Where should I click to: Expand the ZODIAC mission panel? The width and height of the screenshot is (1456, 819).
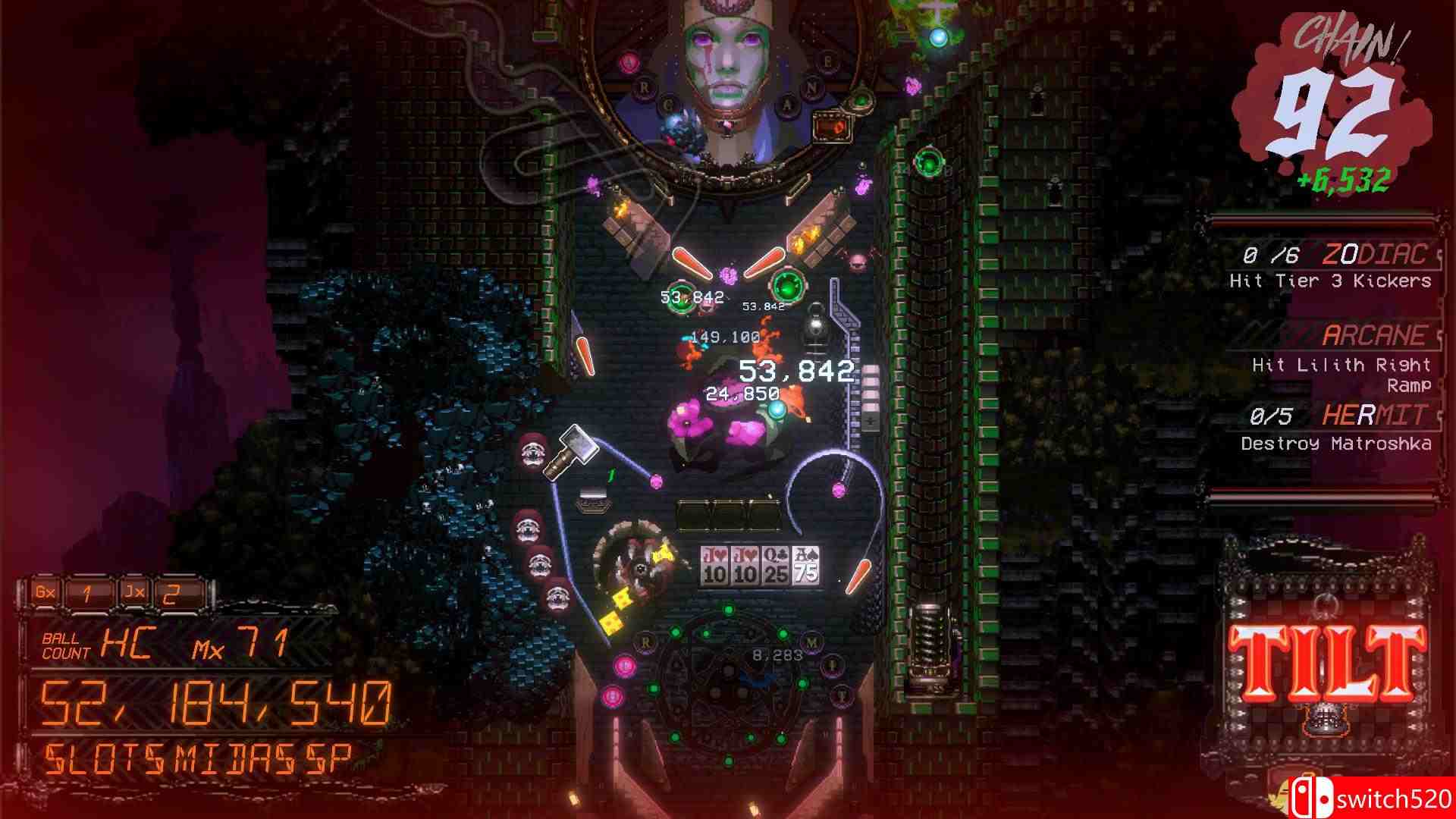pos(1357,256)
